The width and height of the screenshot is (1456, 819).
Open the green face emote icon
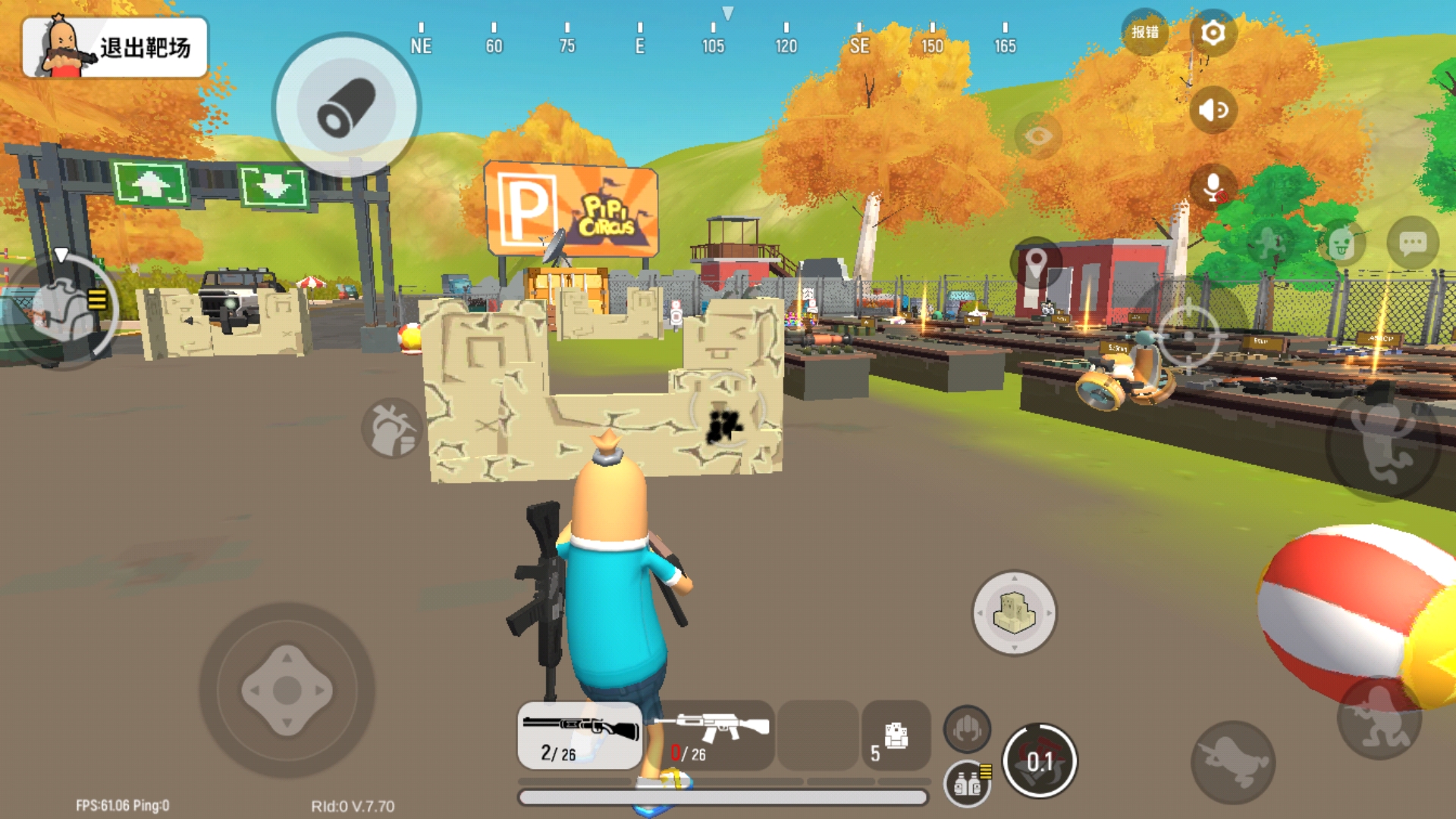pyautogui.click(x=1341, y=243)
